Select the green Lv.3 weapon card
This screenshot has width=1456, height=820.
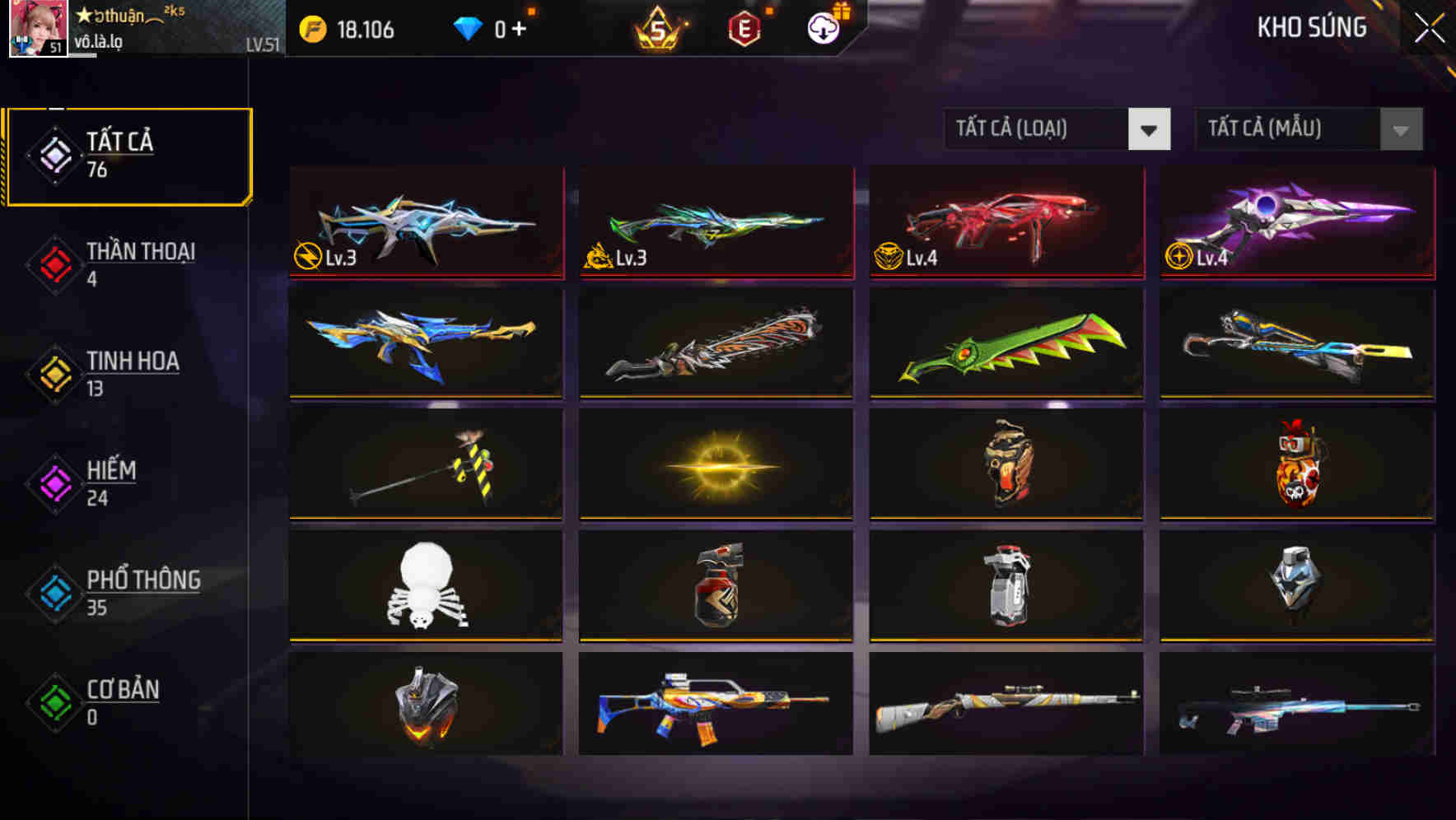(715, 222)
